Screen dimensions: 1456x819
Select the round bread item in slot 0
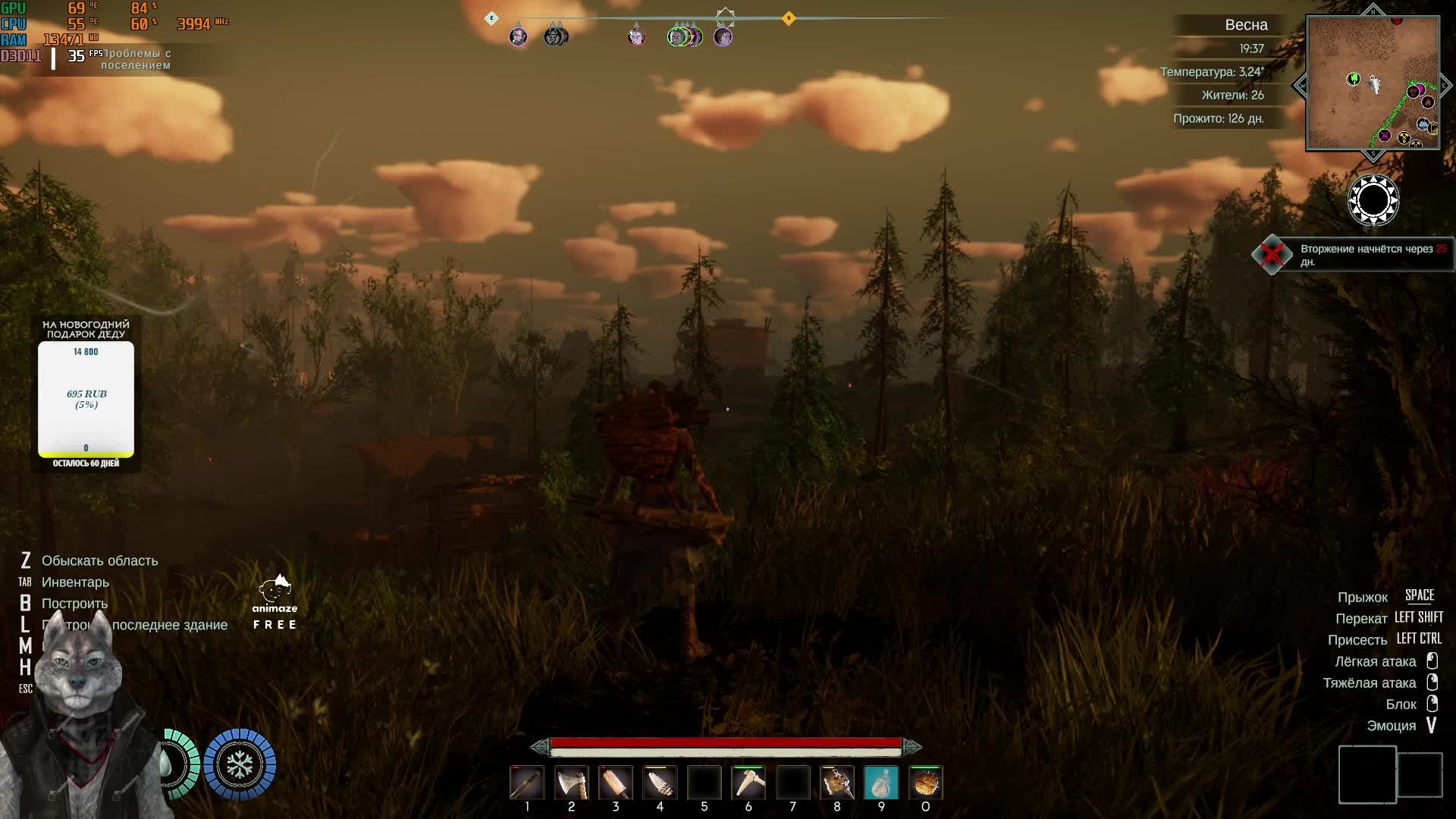[925, 783]
